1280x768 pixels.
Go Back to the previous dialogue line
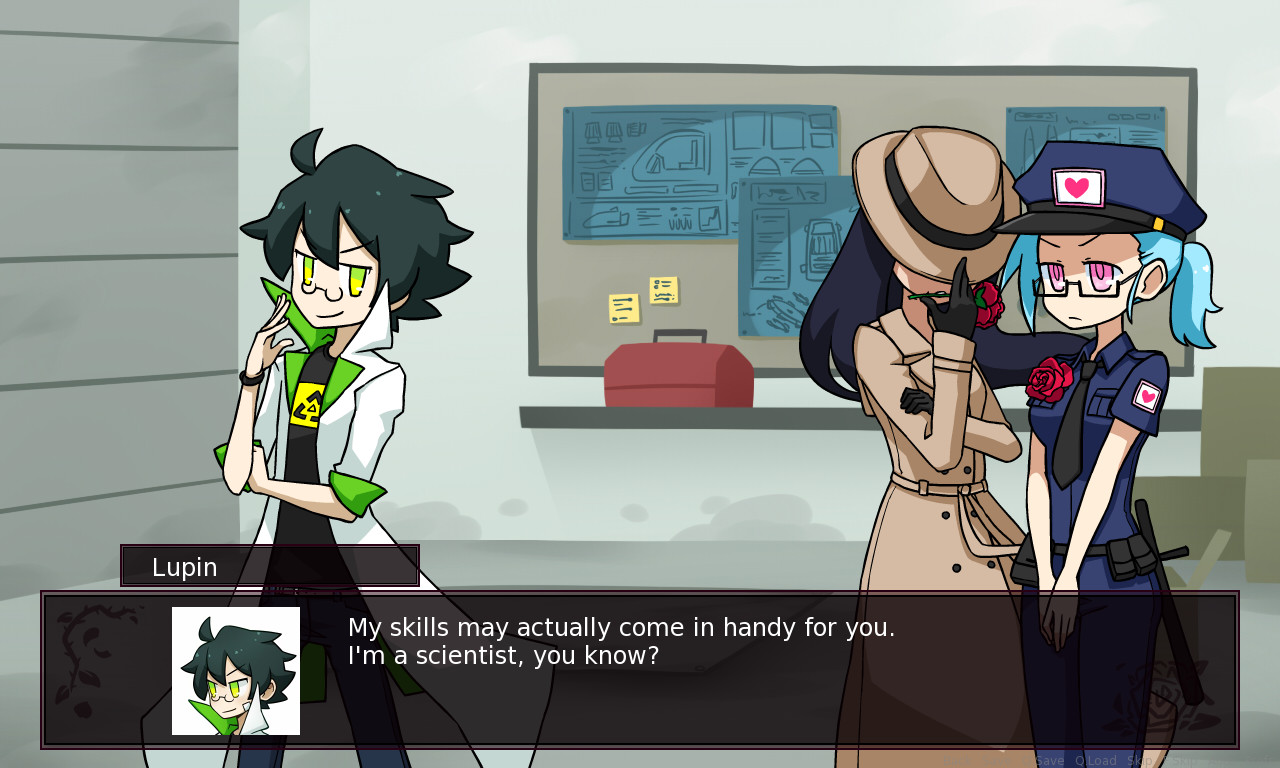(958, 760)
